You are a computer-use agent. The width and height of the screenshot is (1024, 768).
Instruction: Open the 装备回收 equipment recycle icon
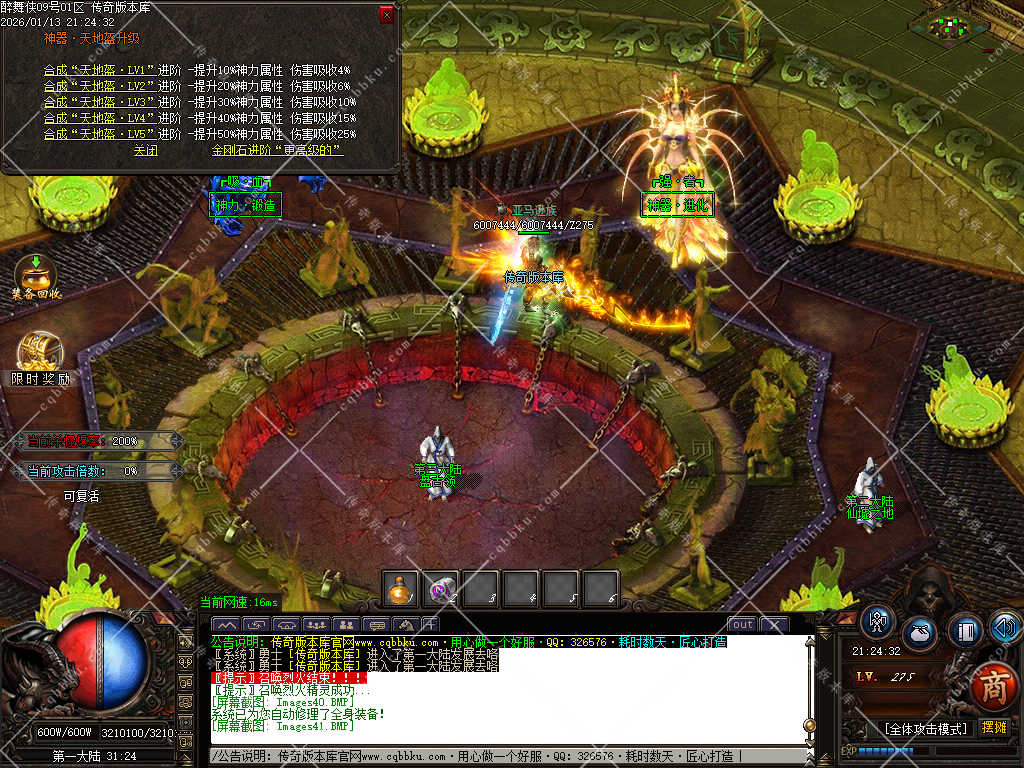tap(36, 274)
